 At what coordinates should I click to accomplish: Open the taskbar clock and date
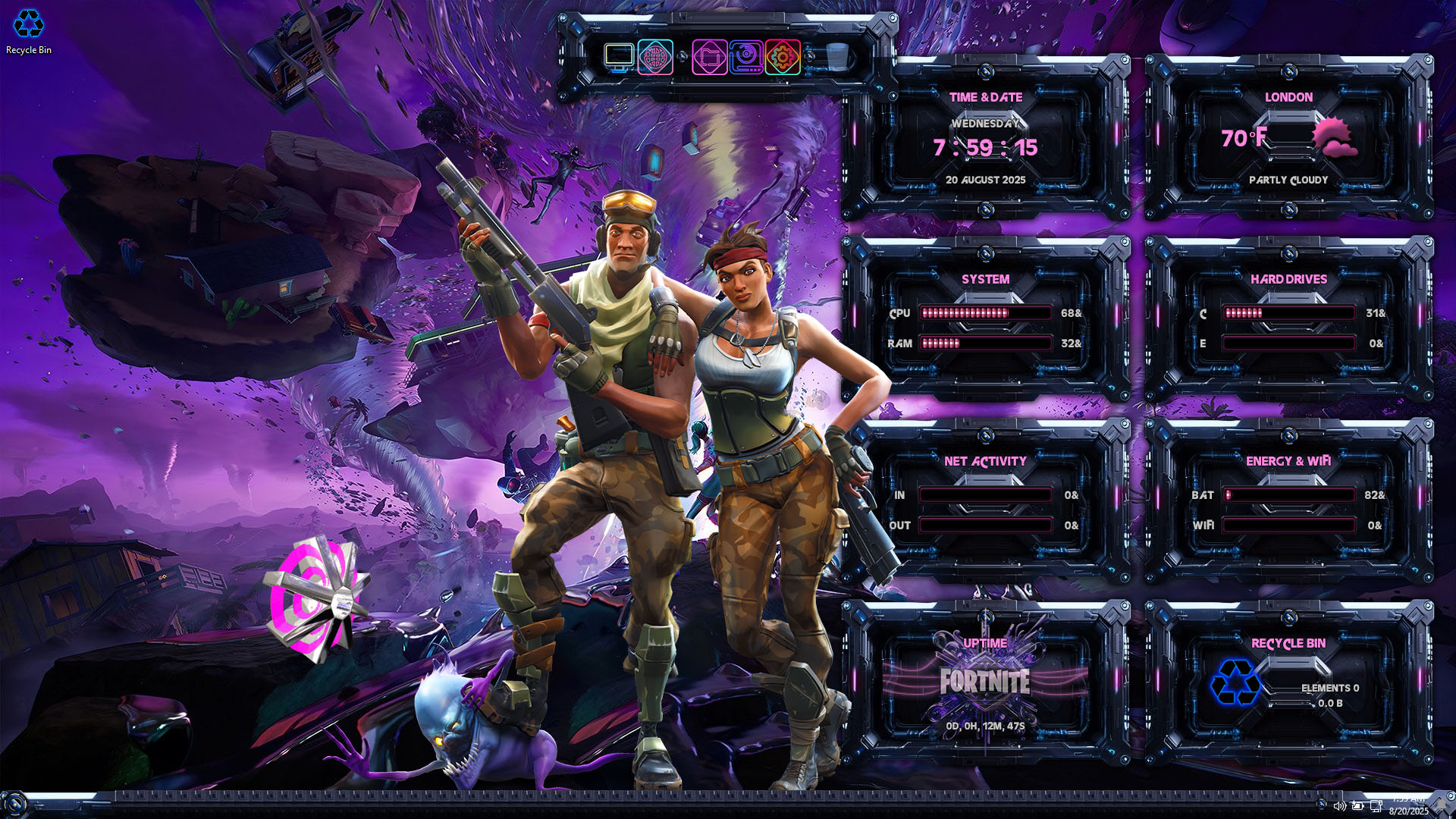coord(1409,805)
